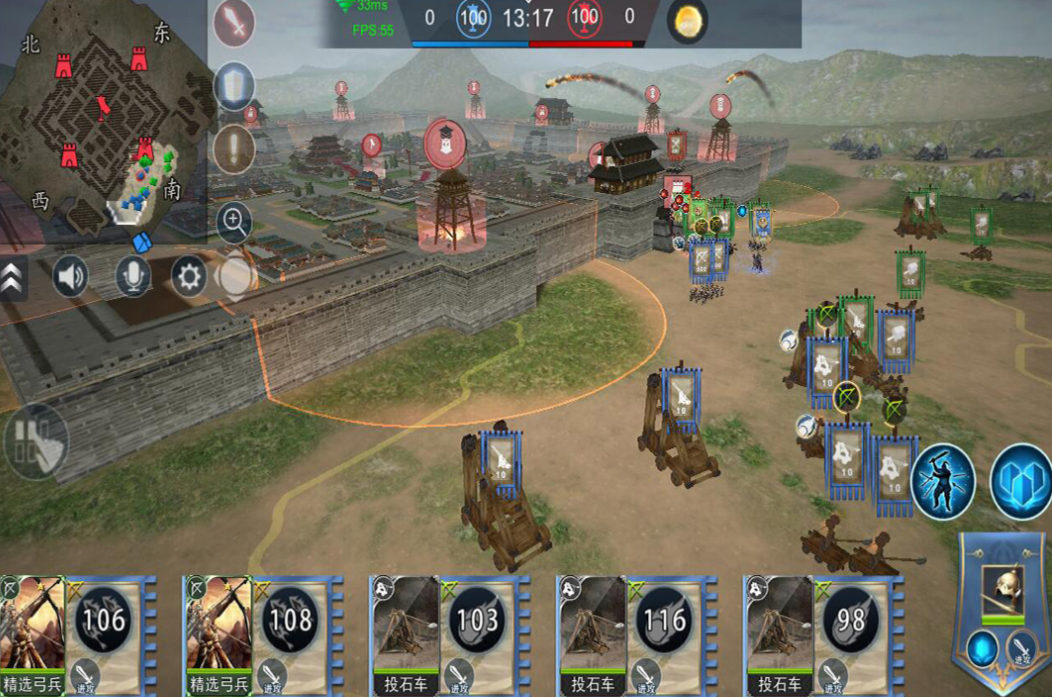Click the general's 进攻 sword button
Image resolution: width=1052 pixels, height=697 pixels.
coord(1024,650)
